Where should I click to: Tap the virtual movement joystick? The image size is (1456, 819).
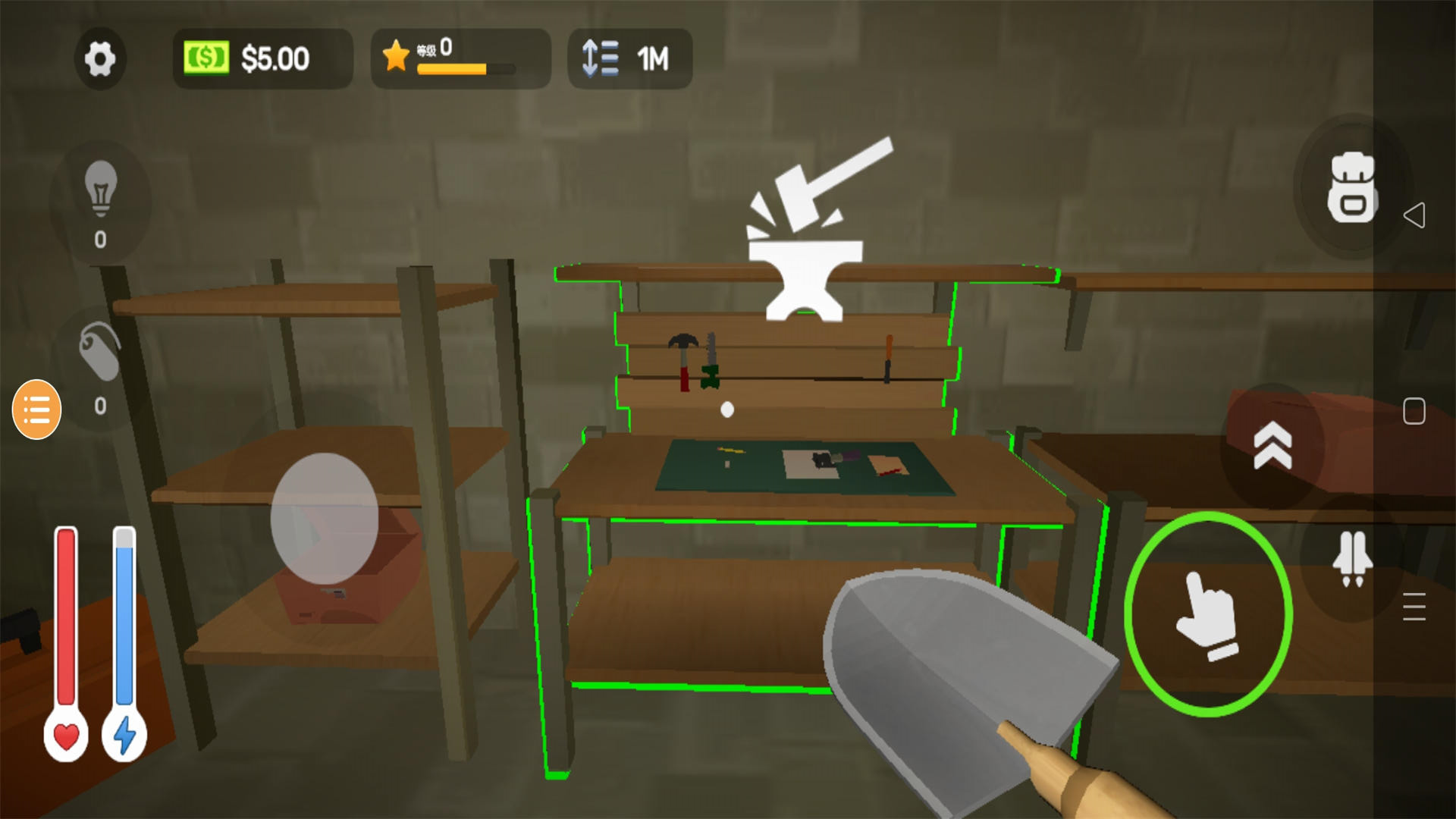pyautogui.click(x=325, y=518)
